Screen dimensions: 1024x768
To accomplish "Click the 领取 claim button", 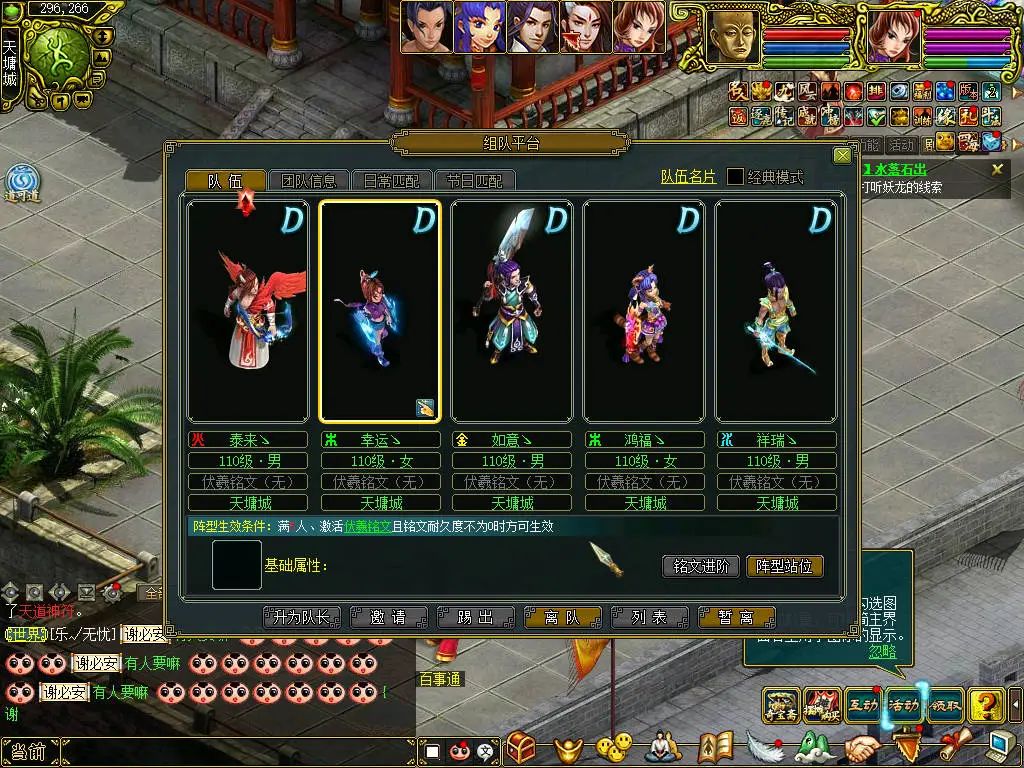I will point(945,705).
